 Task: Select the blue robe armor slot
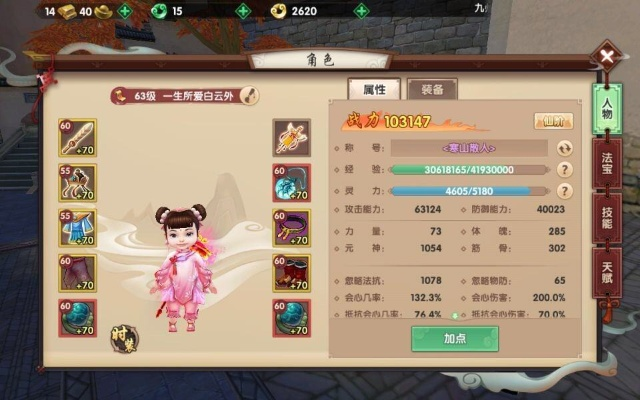tap(75, 229)
